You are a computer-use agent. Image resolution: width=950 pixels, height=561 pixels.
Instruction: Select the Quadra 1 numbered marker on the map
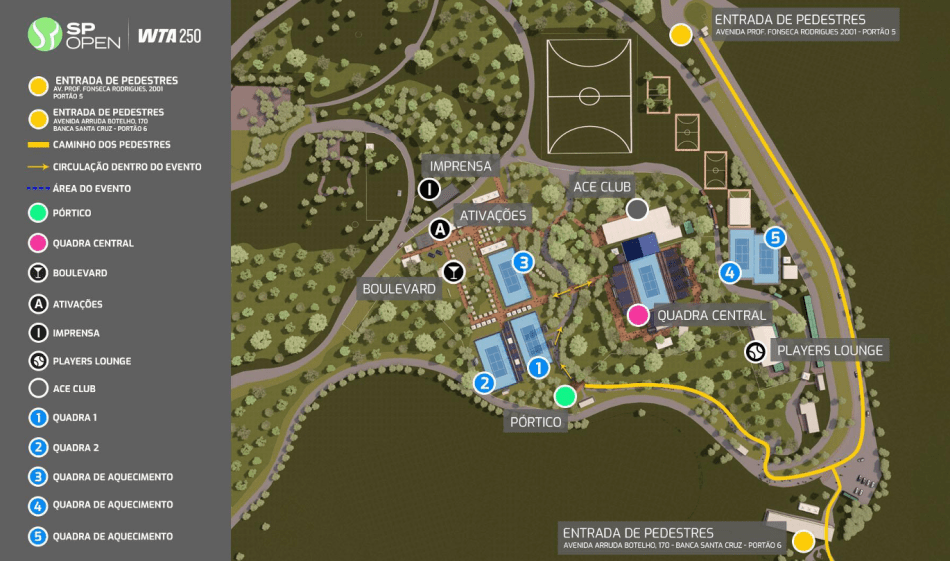pyautogui.click(x=538, y=368)
